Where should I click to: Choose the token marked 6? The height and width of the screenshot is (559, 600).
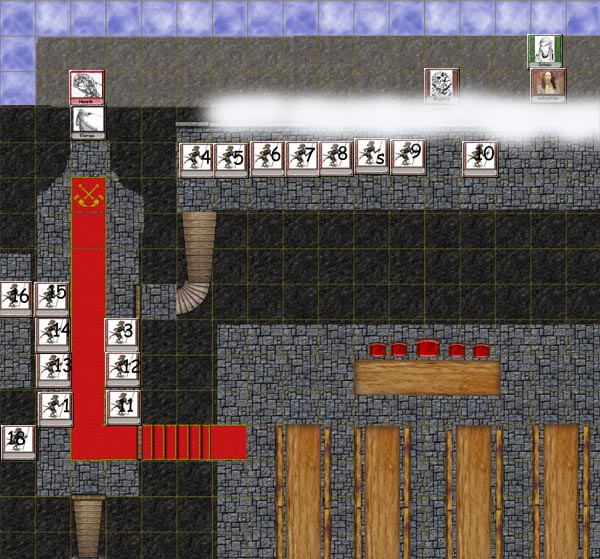[x=267, y=158]
